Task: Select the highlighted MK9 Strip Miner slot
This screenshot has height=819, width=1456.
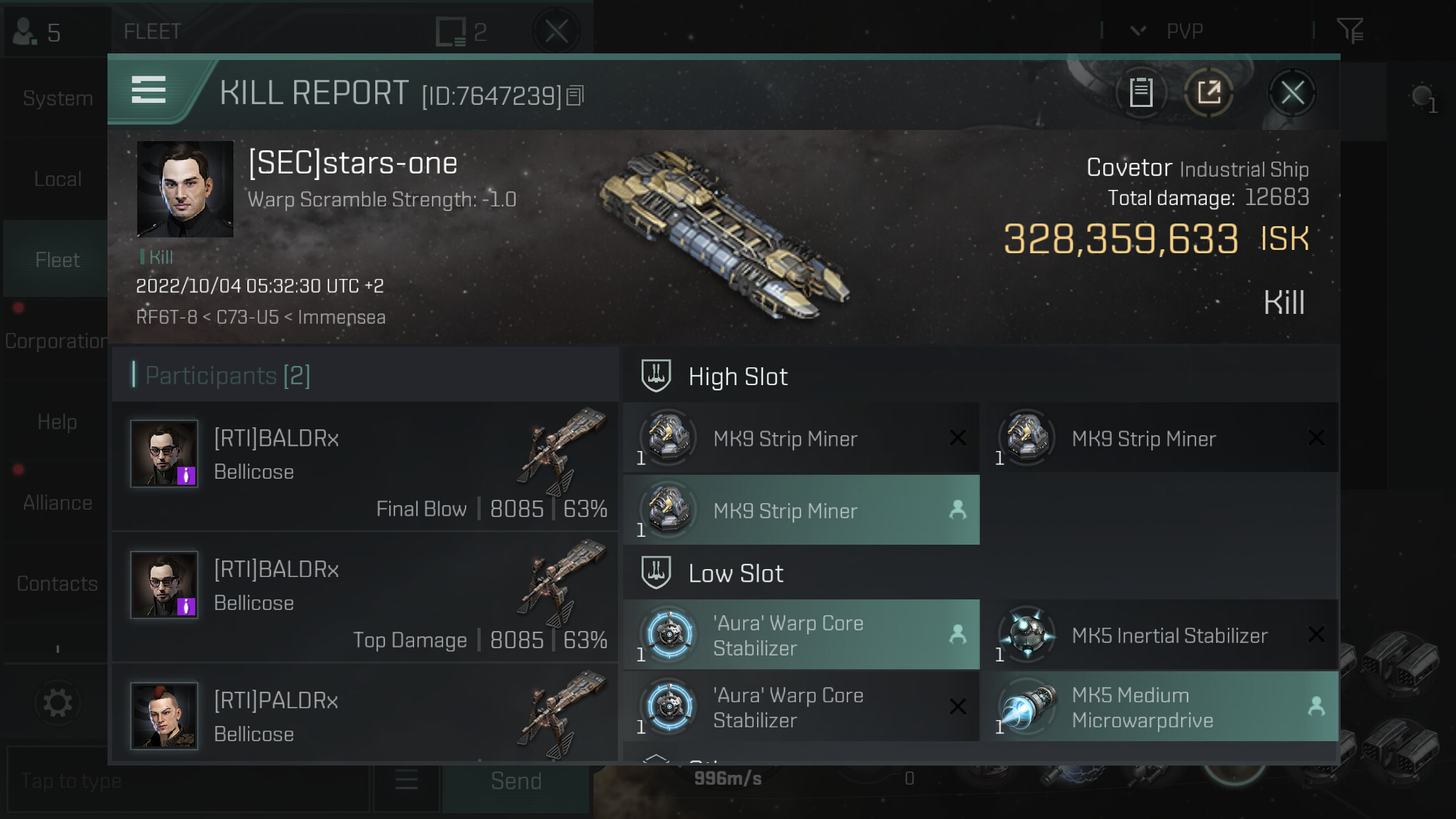Action: tap(801, 510)
